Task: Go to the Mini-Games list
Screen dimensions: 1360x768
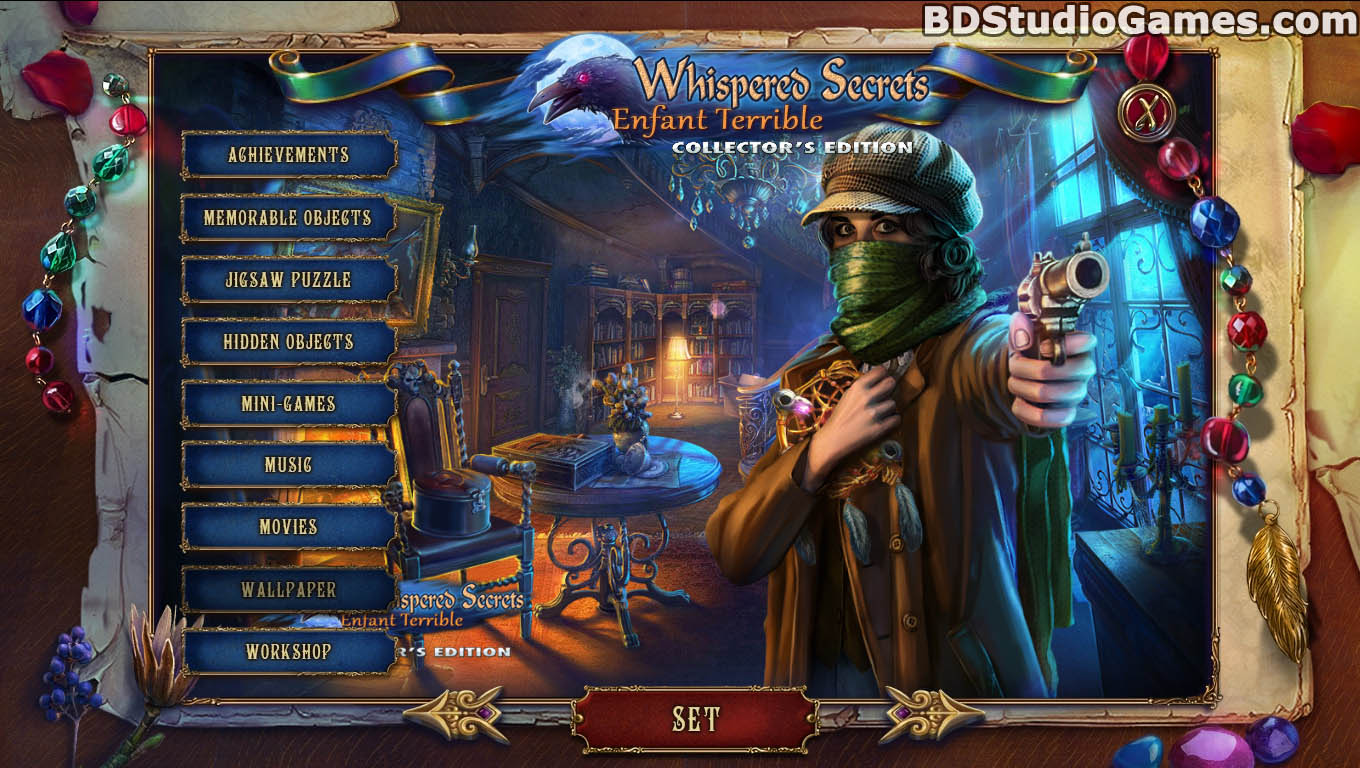Action: (x=288, y=404)
